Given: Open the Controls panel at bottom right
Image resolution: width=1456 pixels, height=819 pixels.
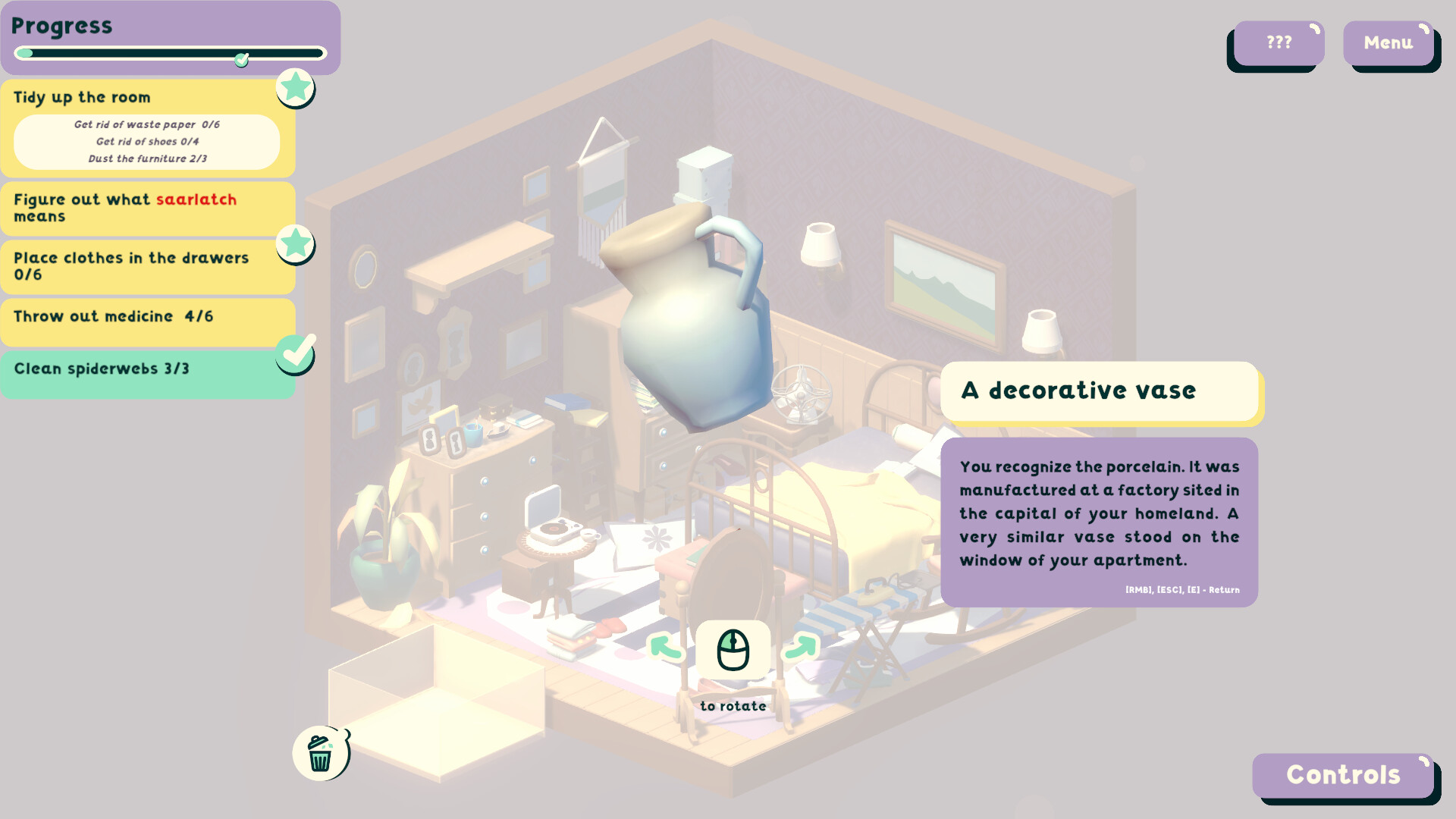Looking at the screenshot, I should pos(1343,776).
